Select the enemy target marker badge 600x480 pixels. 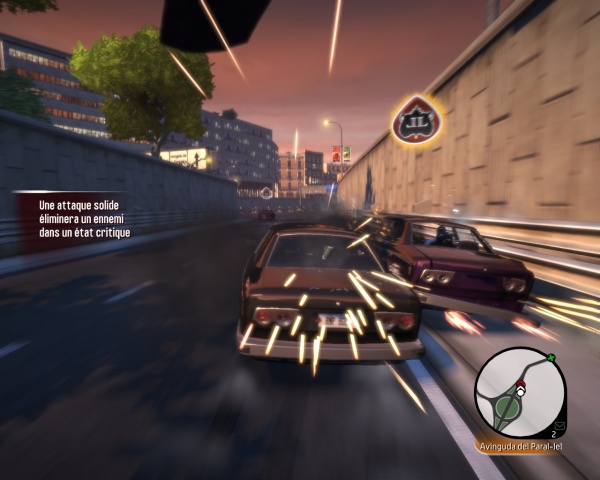pyautogui.click(x=411, y=120)
